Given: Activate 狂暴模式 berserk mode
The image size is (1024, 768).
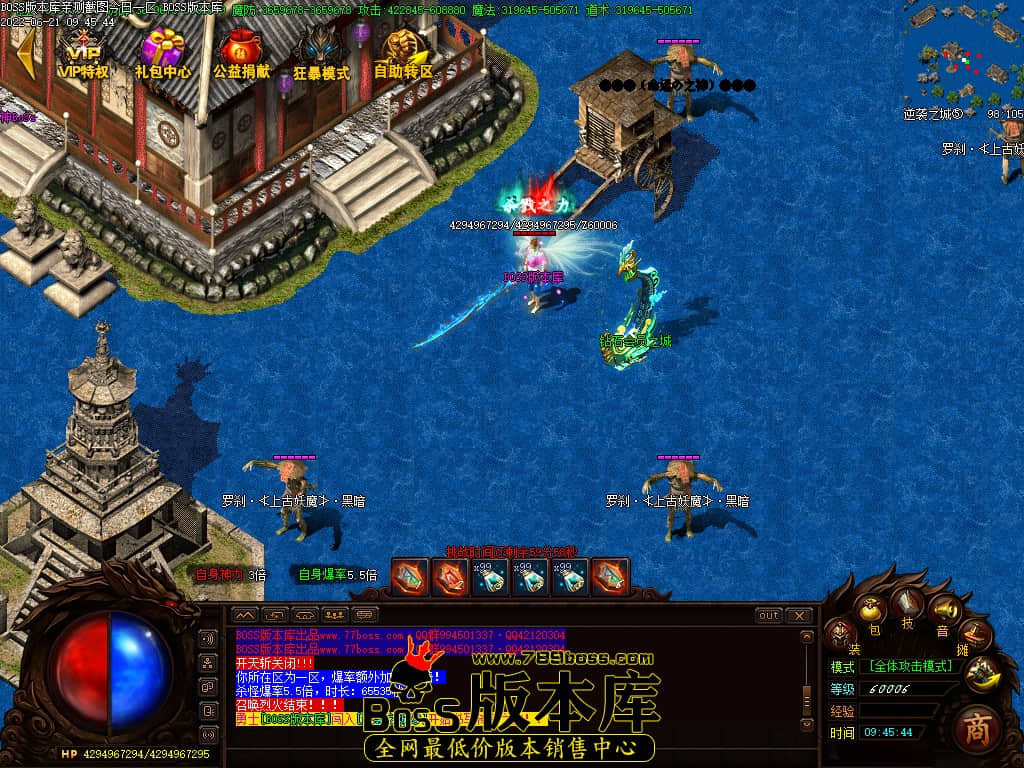Looking at the screenshot, I should (x=321, y=53).
